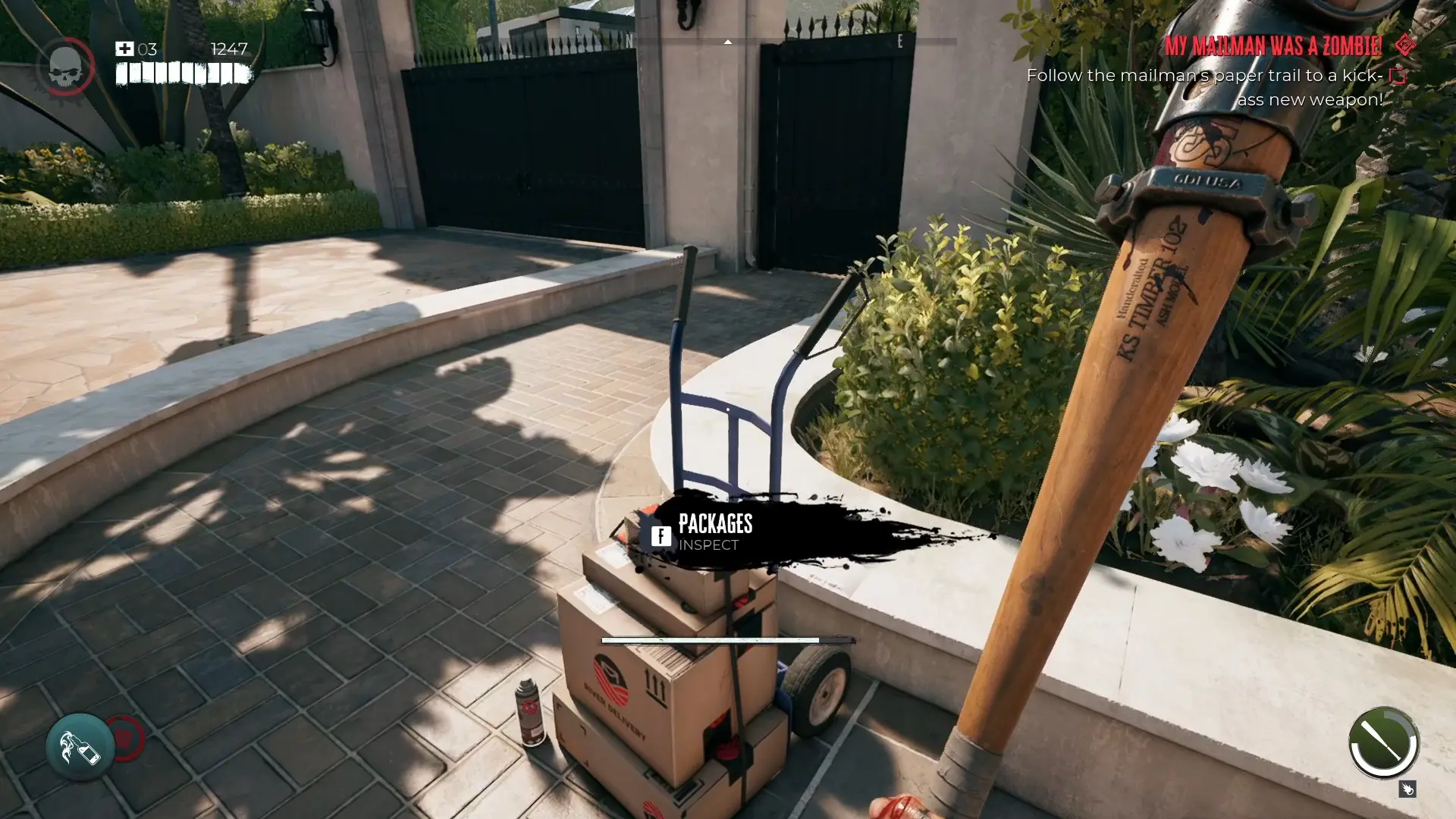Expand the PACKAGES inspection splash label
The width and height of the screenshot is (1456, 819).
(x=717, y=524)
